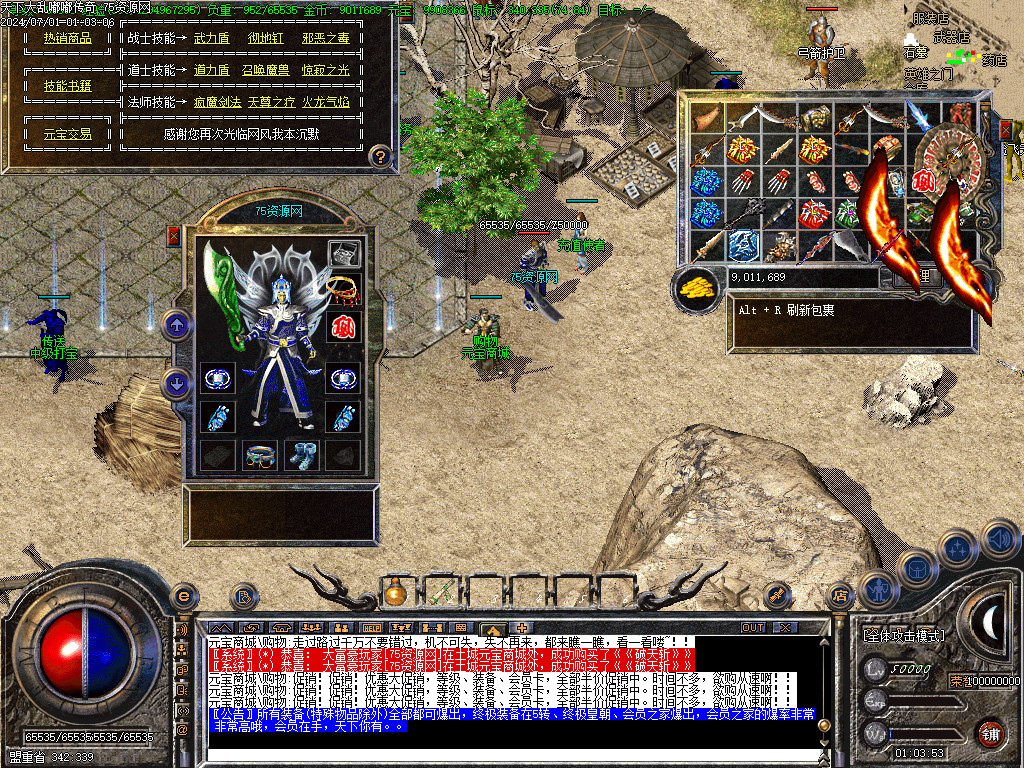The height and width of the screenshot is (768, 1024).
Task: Click the up arrow on character panel
Action: (x=176, y=324)
